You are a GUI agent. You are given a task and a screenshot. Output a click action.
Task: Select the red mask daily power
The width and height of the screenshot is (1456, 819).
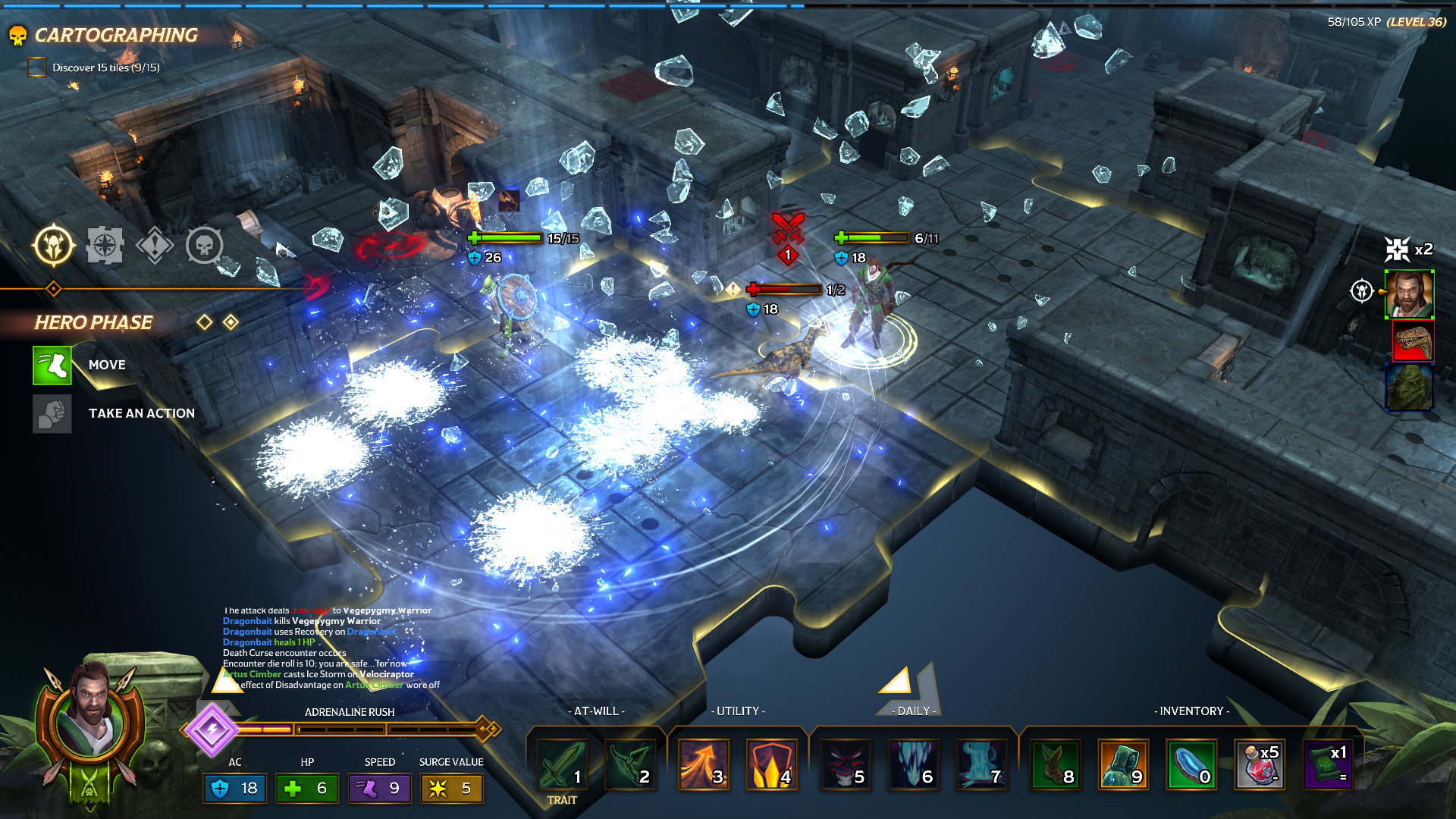(844, 764)
